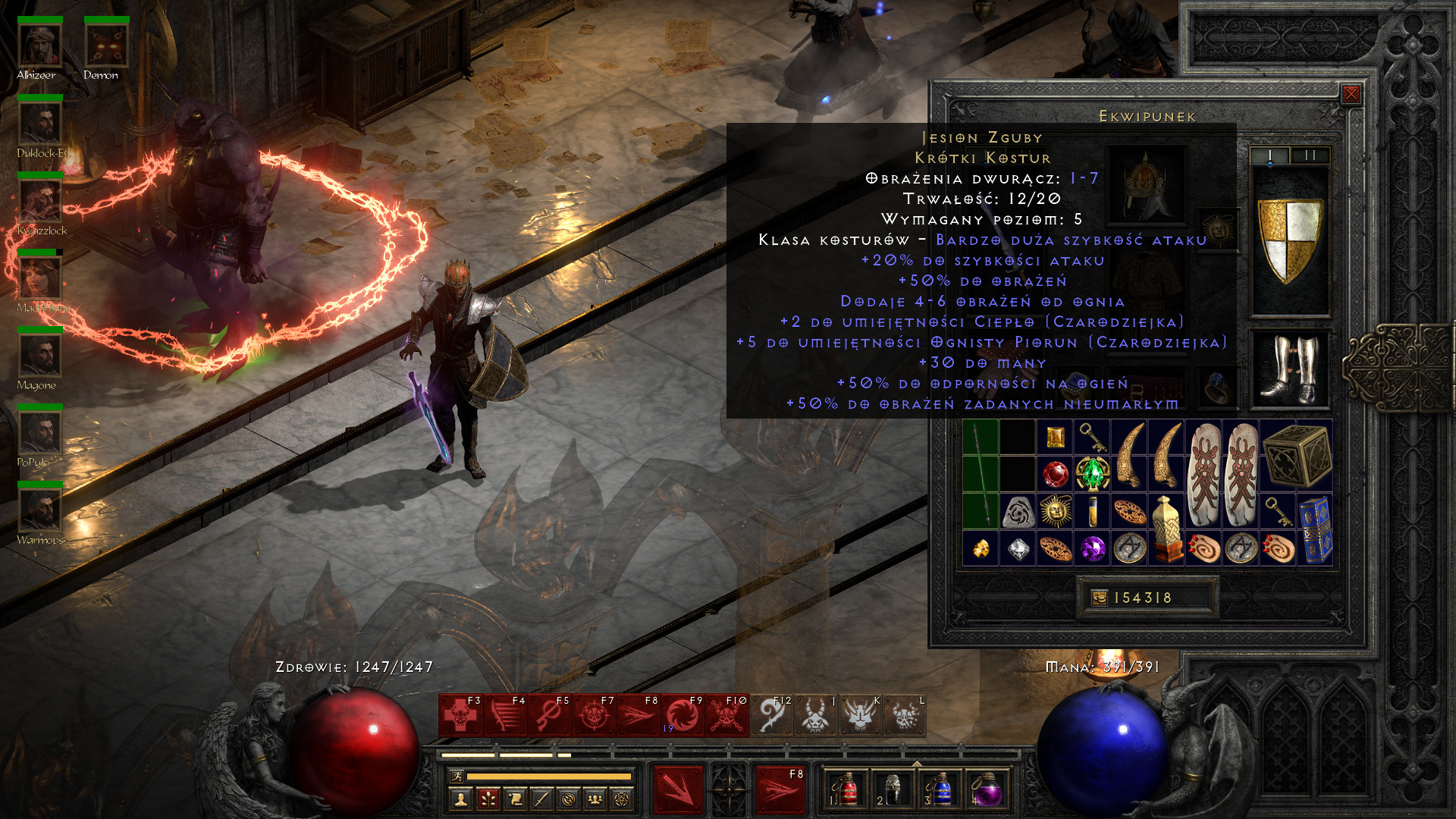Toggle the run/walk button
The height and width of the screenshot is (819, 1456).
[457, 776]
